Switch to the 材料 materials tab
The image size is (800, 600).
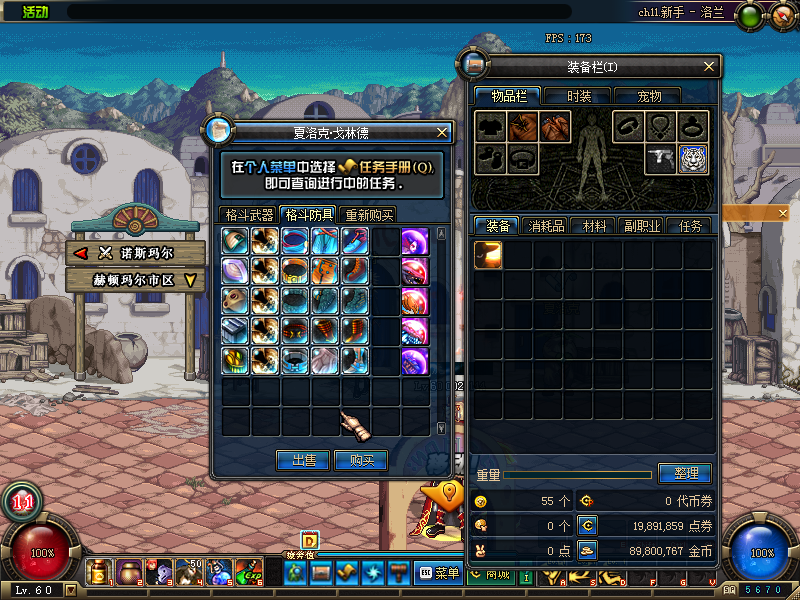pos(594,226)
